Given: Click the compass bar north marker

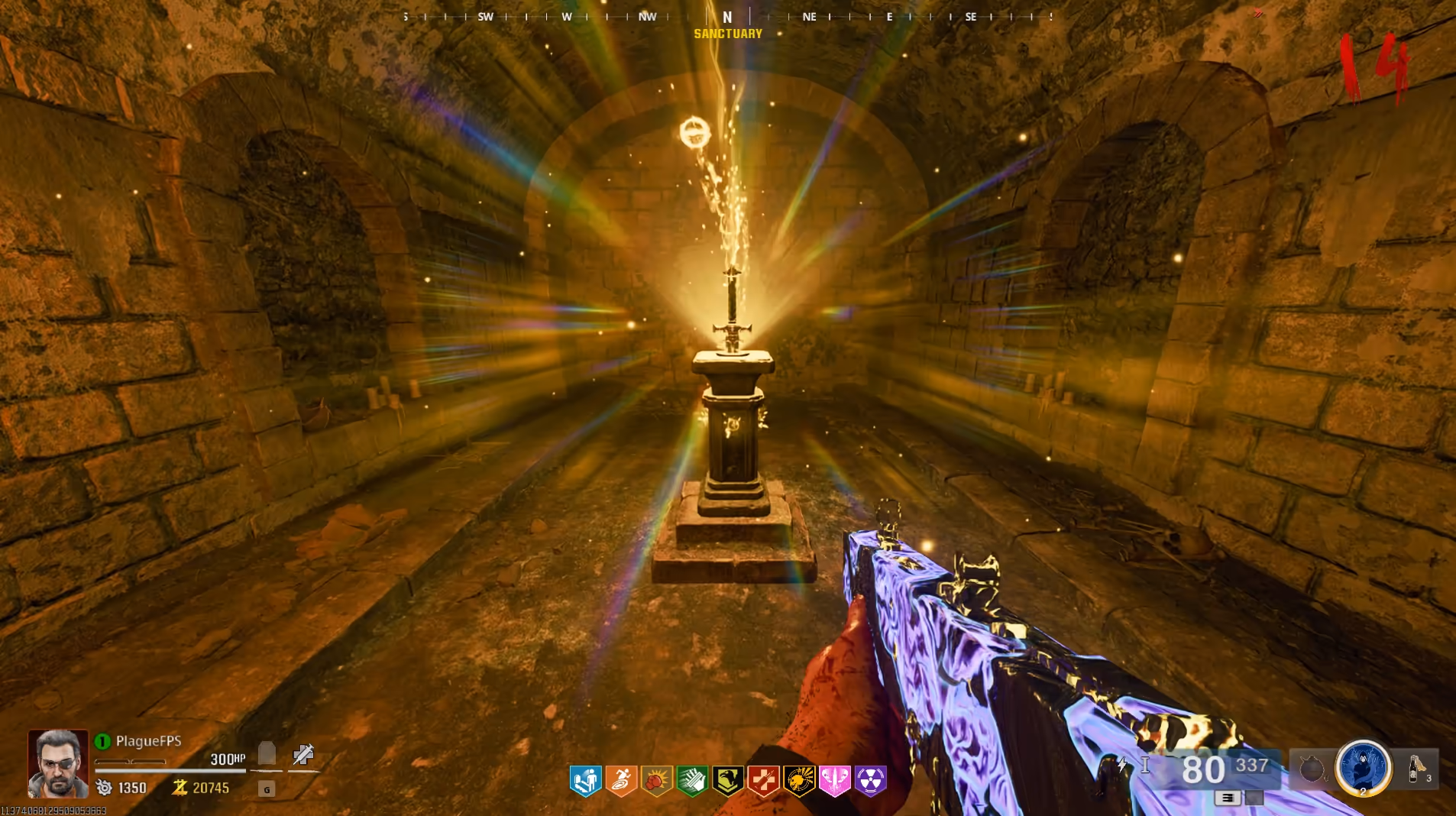Looking at the screenshot, I should tap(727, 17).
